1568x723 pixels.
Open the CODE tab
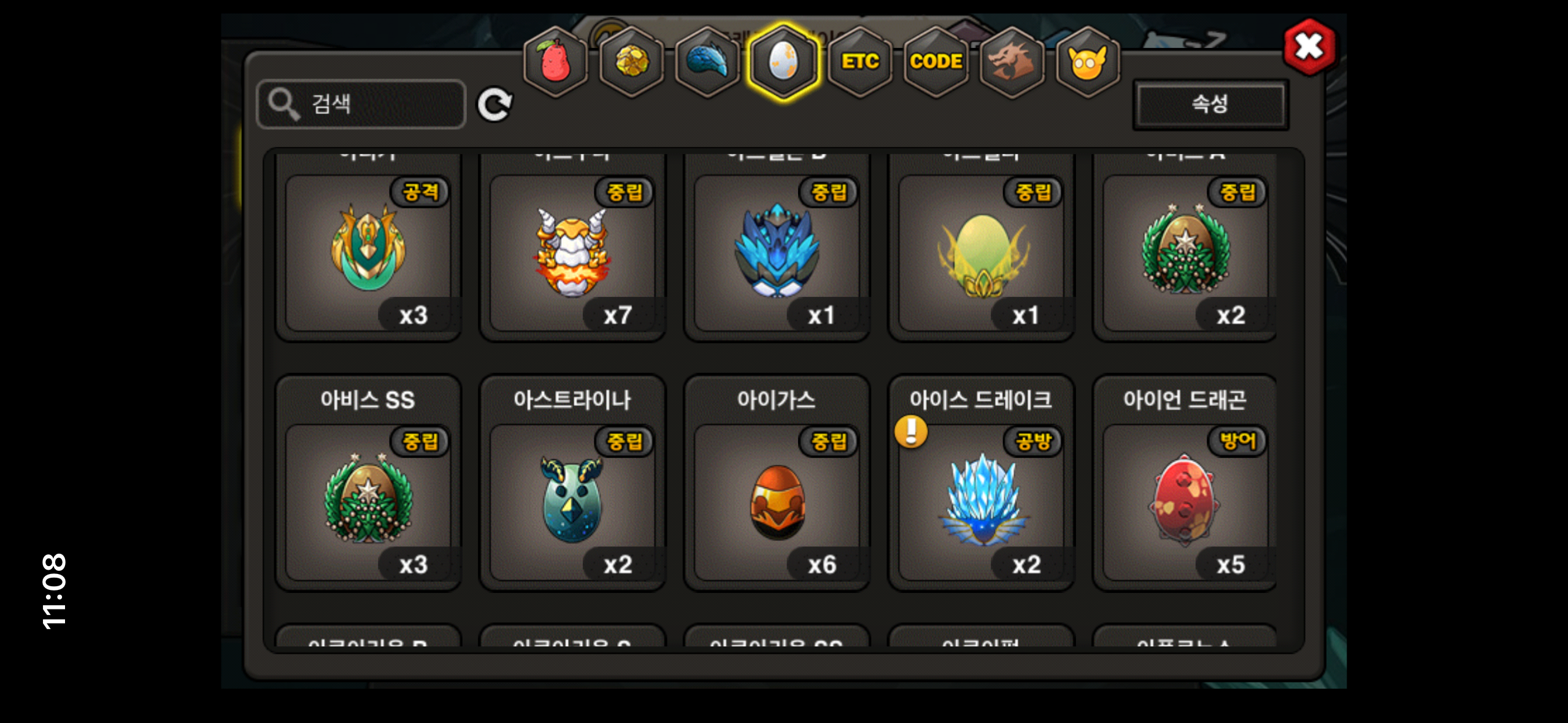point(936,62)
